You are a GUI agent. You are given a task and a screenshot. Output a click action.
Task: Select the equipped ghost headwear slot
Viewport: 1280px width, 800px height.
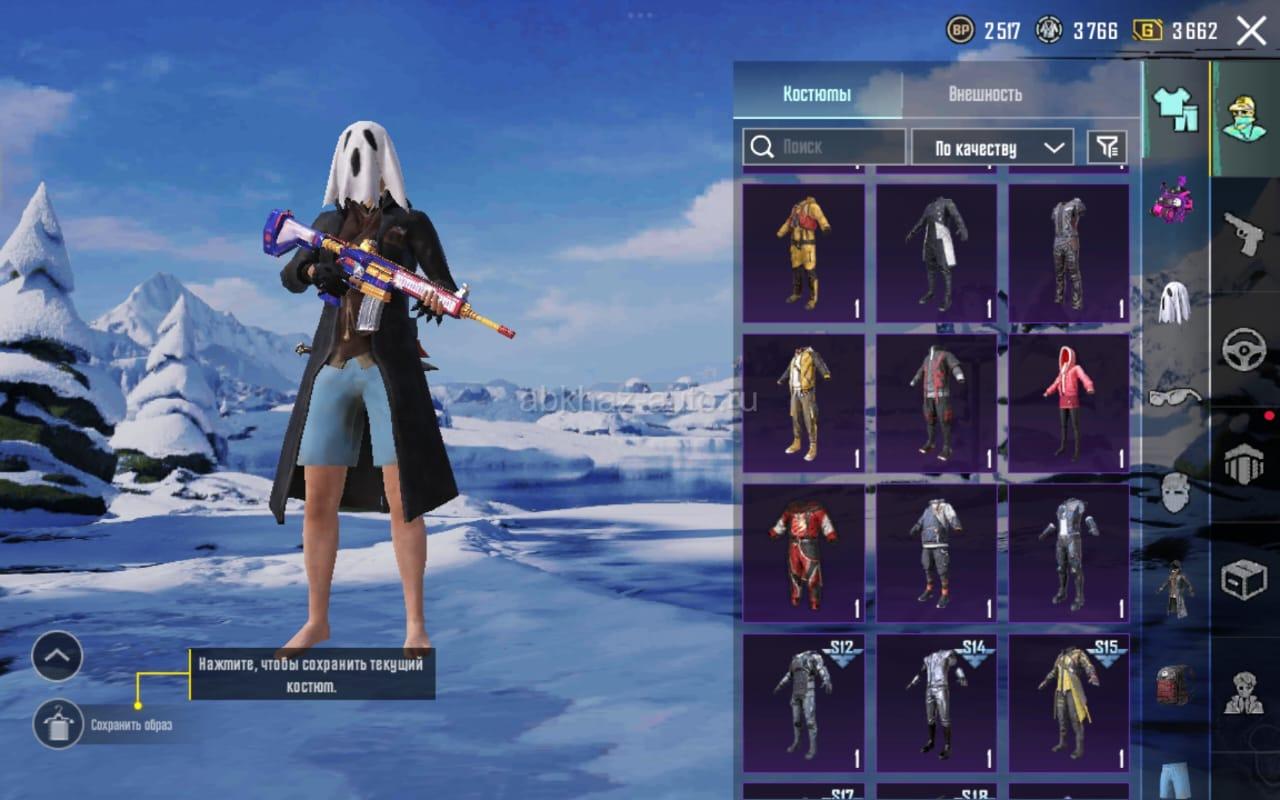pyautogui.click(x=1174, y=301)
